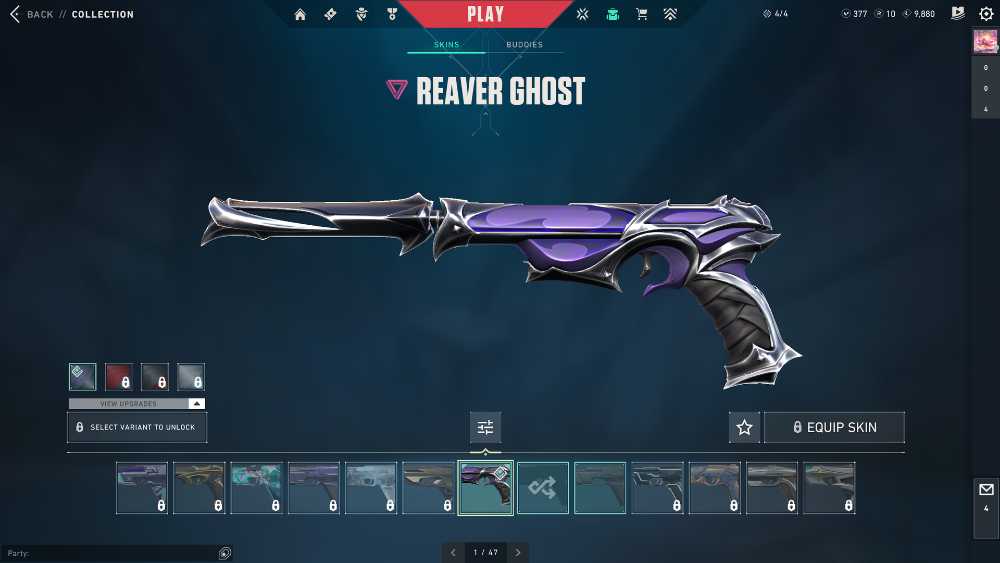
Task: Go to the previous skin page arrow
Action: coord(453,552)
